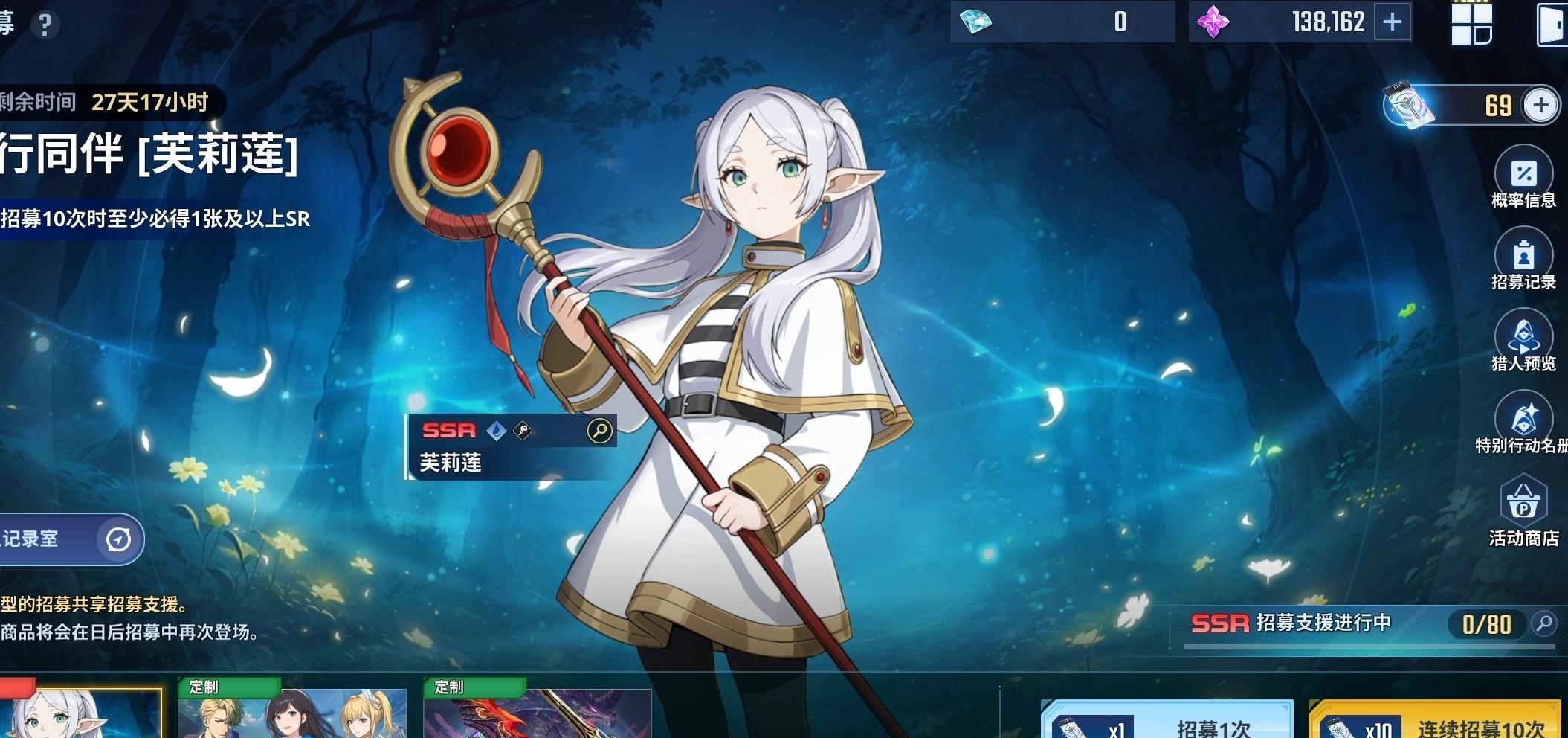Click the water element icon beside SSR label
Viewport: 1568px width, 738px height.
497,430
